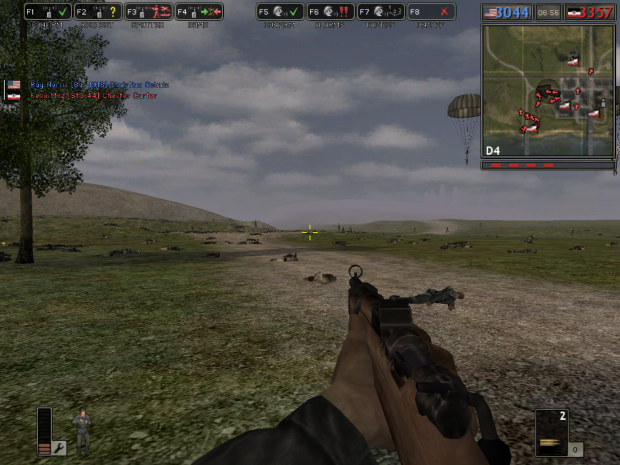Click the minimap showing grid D4
This screenshot has height=465, width=620.
pos(547,90)
